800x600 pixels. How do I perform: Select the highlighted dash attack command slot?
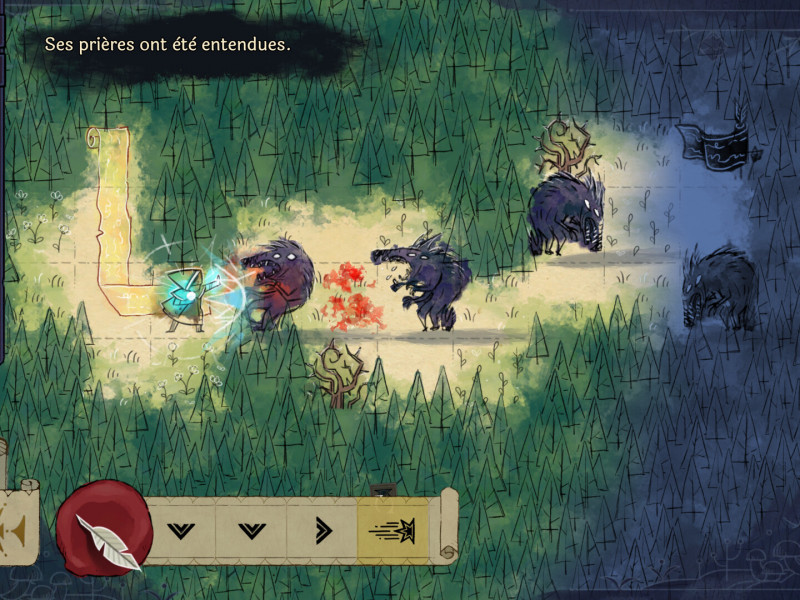coord(393,530)
